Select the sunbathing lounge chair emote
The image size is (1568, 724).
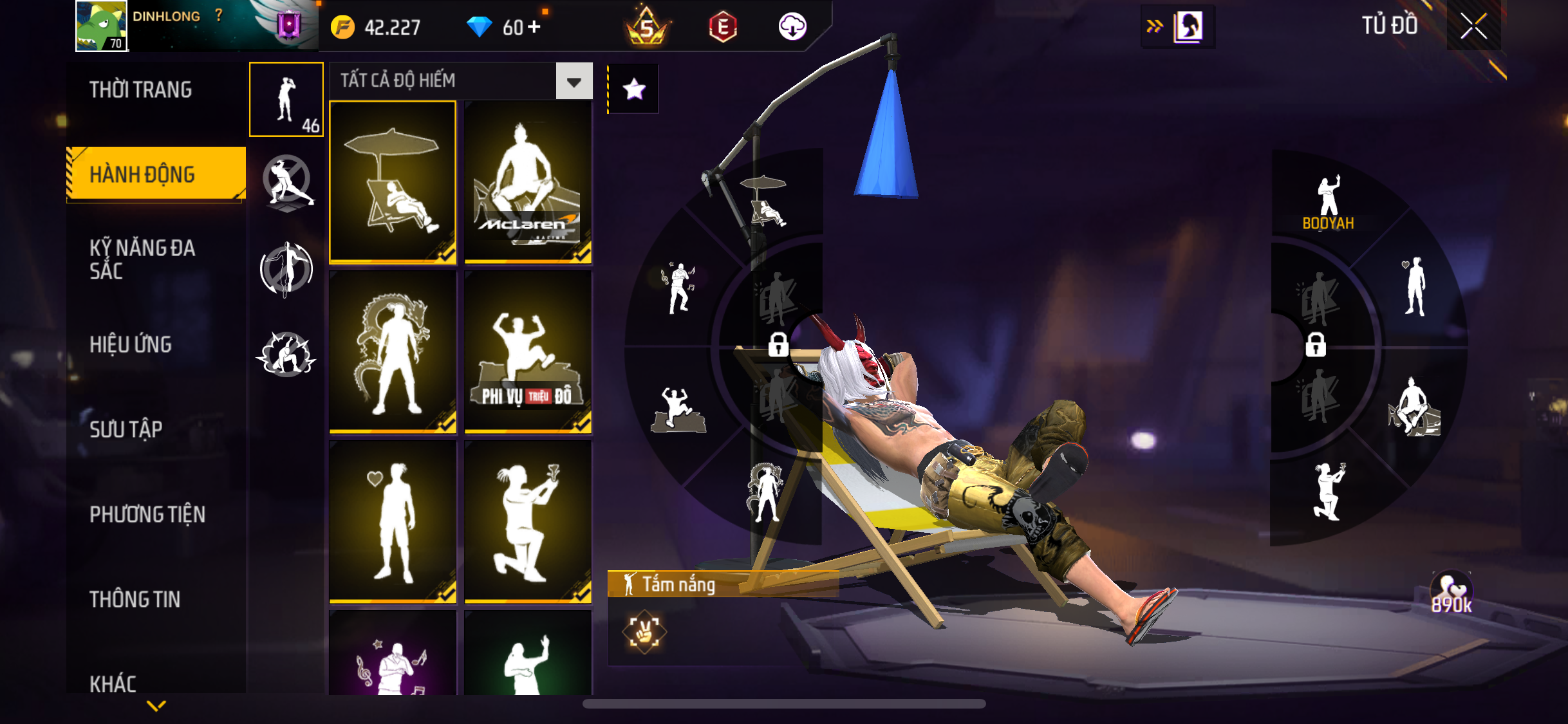point(393,182)
